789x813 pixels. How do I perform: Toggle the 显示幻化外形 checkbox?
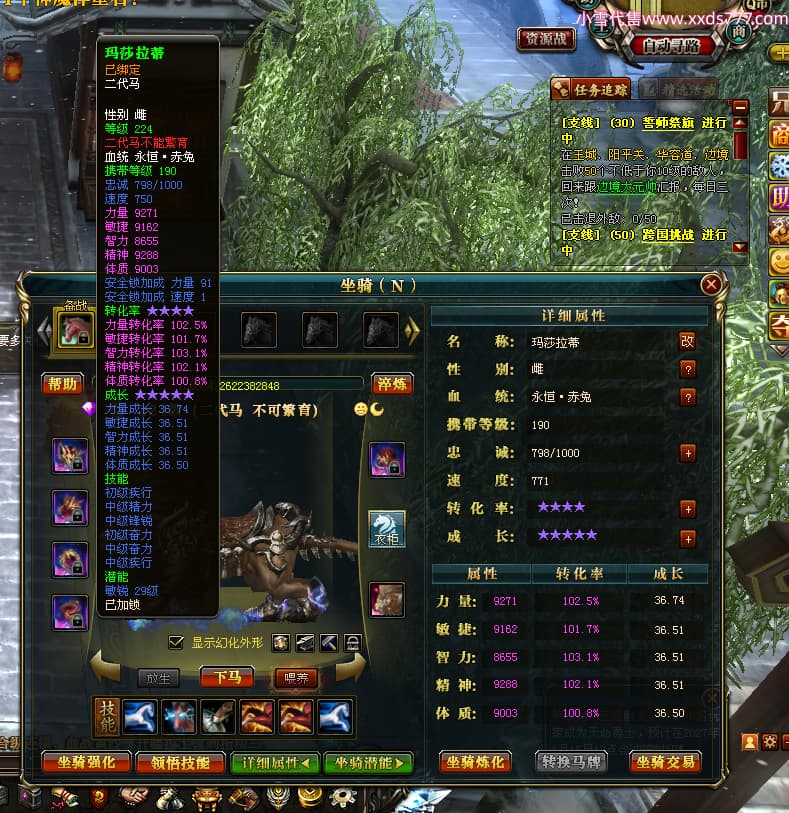point(176,642)
